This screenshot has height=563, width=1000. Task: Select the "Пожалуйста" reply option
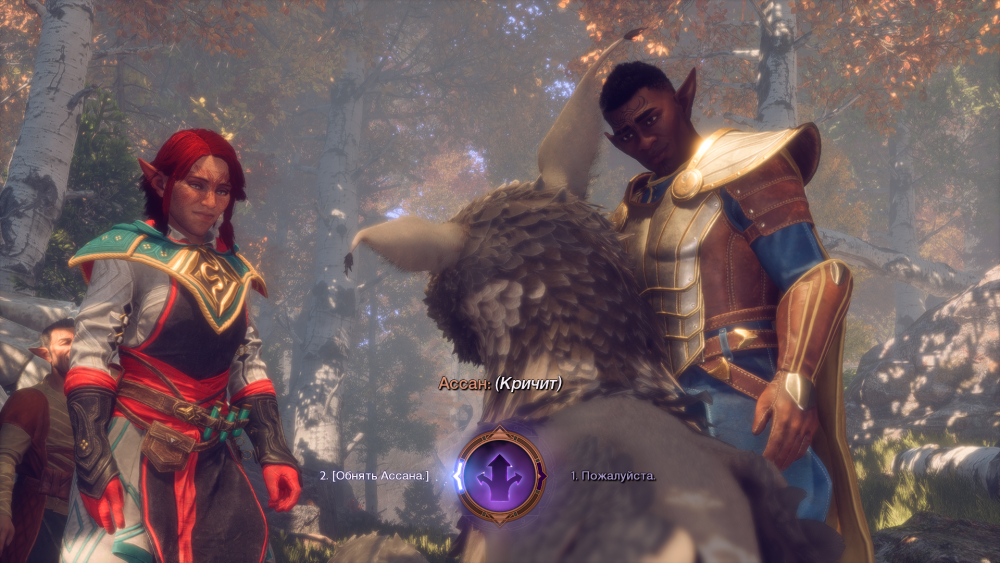click(613, 475)
